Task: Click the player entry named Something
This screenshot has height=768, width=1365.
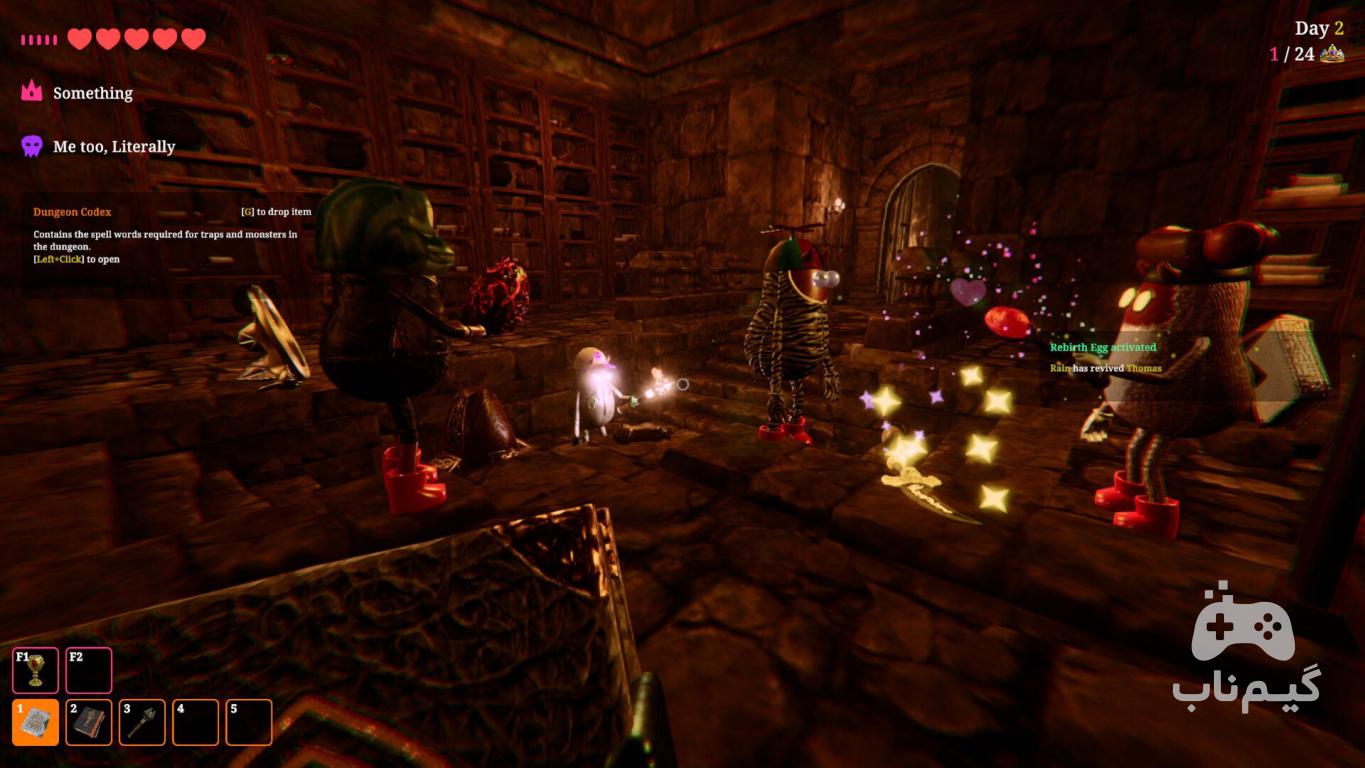Action: (92, 93)
